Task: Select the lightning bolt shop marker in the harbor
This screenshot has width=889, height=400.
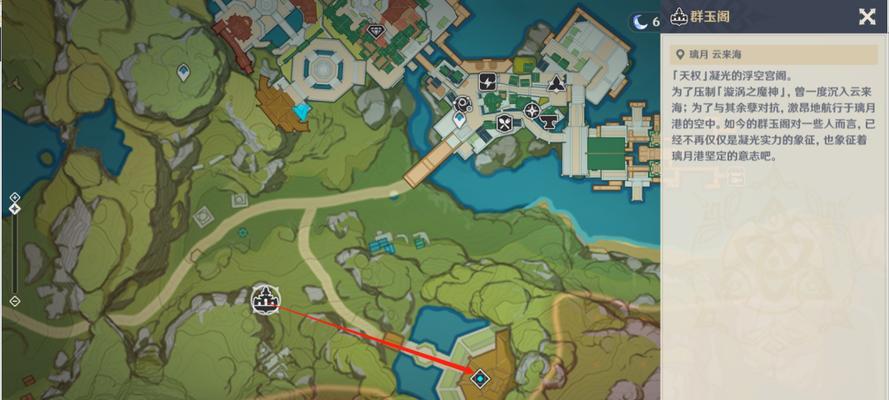Action: (x=488, y=82)
